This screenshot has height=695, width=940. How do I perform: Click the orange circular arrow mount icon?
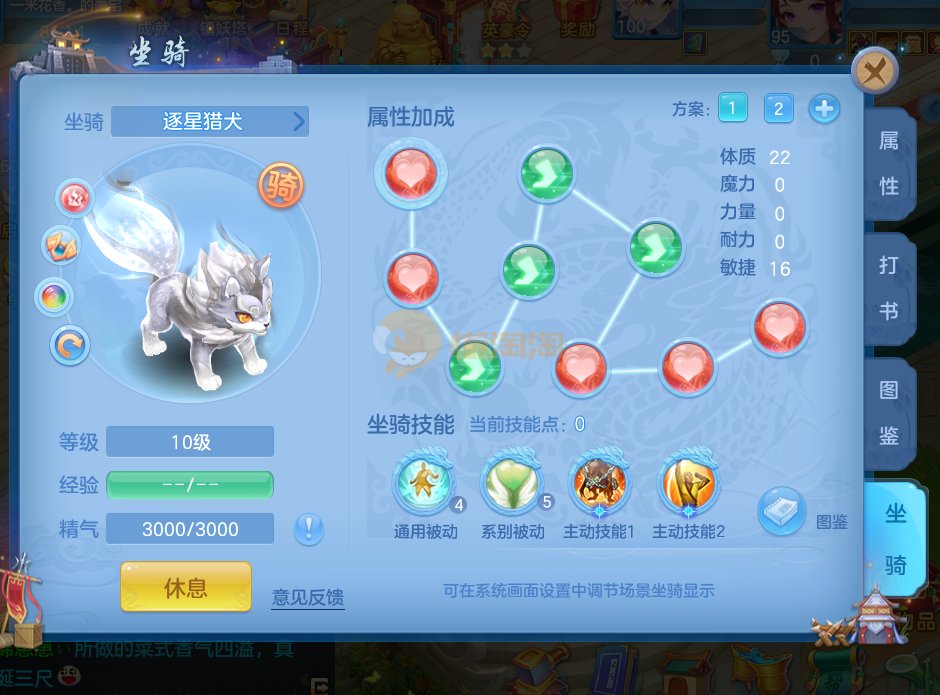pos(71,346)
